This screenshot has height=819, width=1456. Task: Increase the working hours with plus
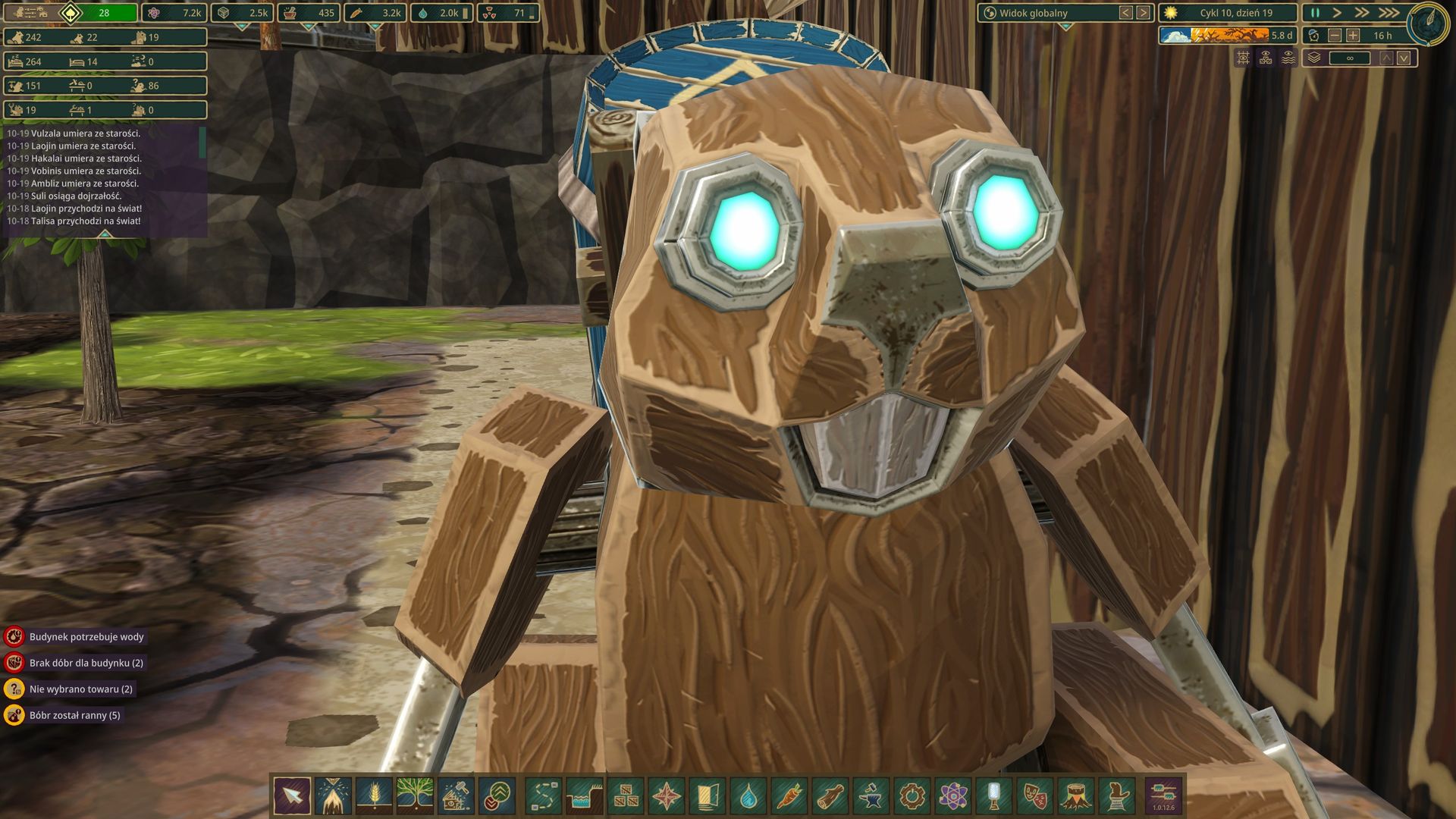(x=1353, y=36)
